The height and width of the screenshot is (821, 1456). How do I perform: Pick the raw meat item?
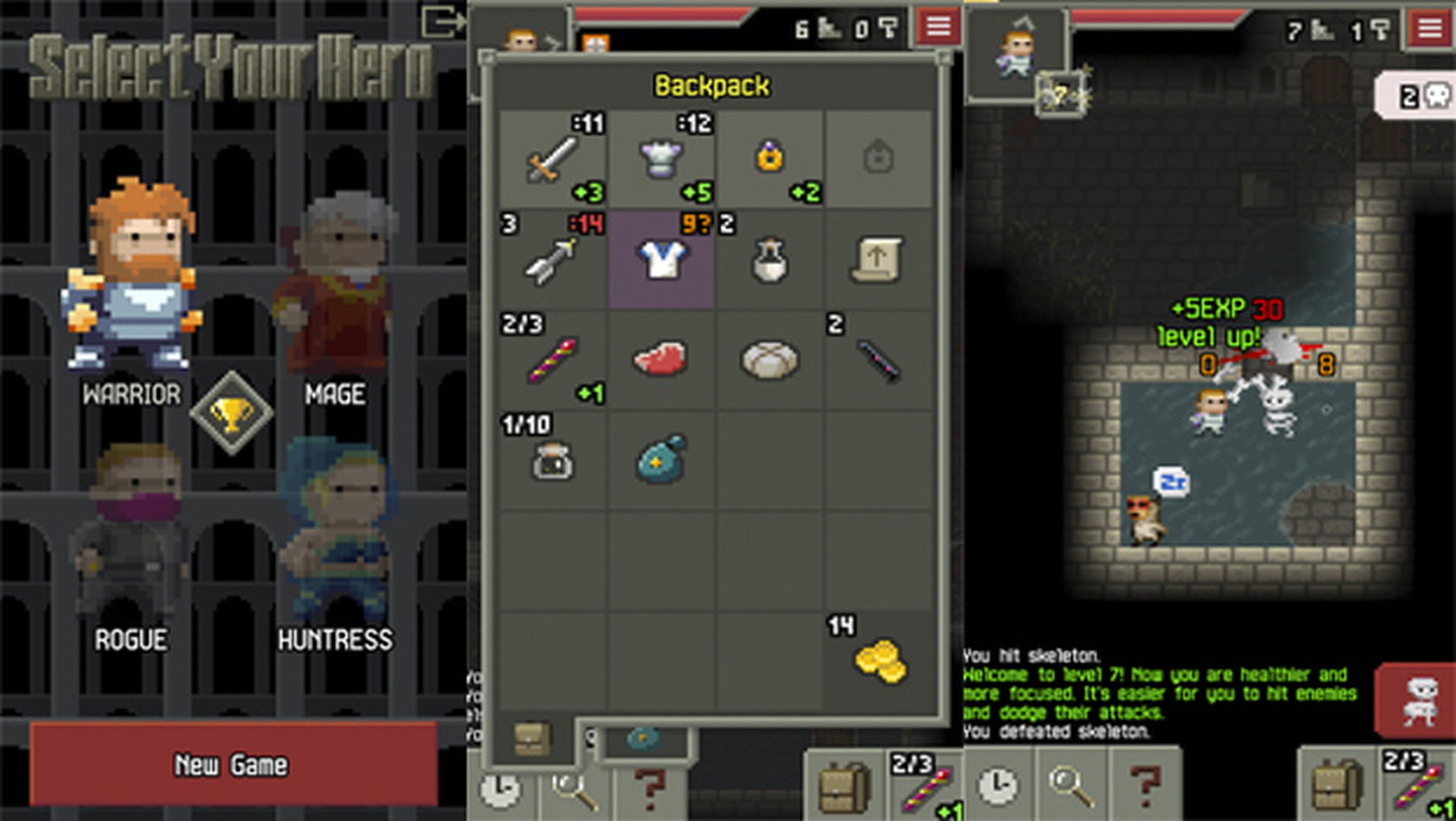pyautogui.click(x=660, y=359)
